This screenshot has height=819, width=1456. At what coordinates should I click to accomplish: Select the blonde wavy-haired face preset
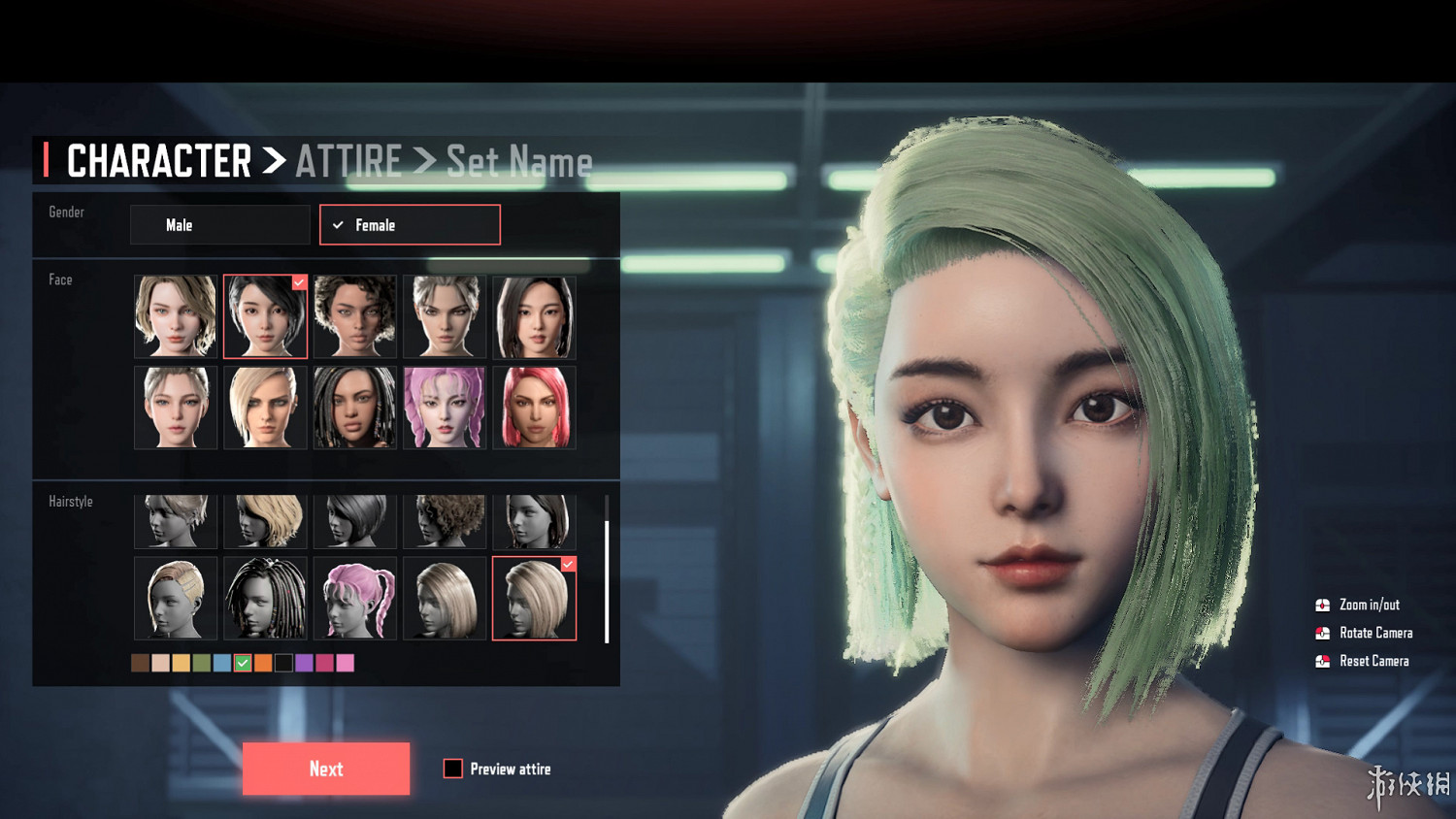(x=176, y=316)
